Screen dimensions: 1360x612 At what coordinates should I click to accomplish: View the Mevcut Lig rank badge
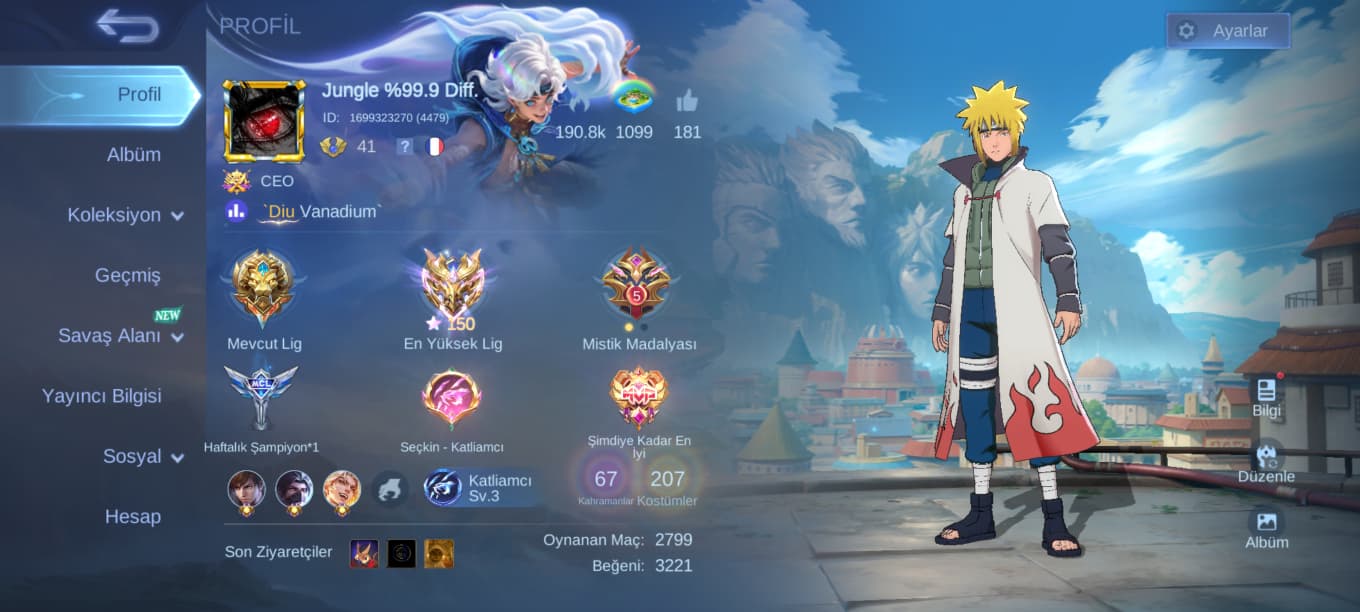point(264,286)
